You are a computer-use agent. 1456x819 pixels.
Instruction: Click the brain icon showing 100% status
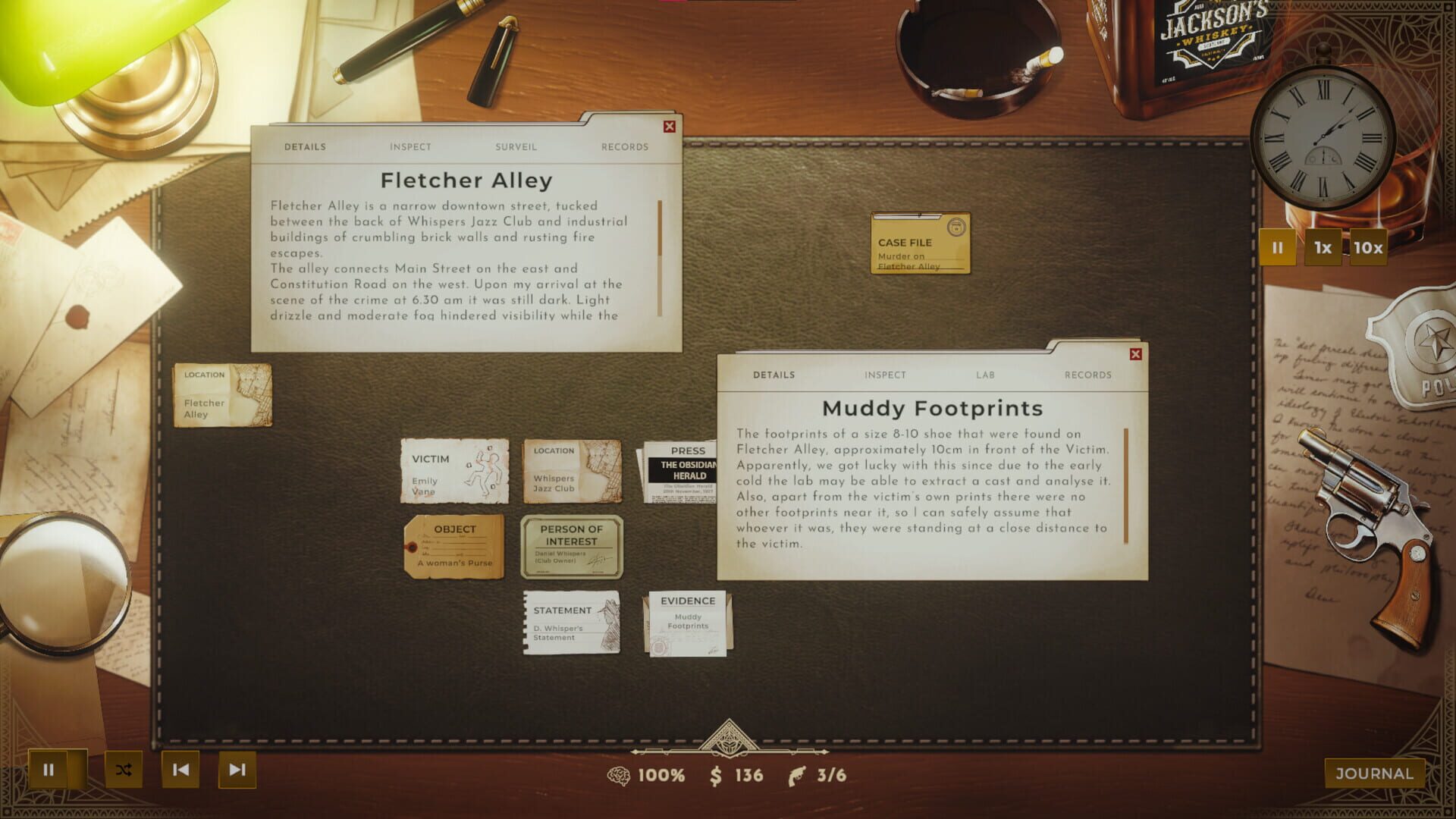click(621, 775)
